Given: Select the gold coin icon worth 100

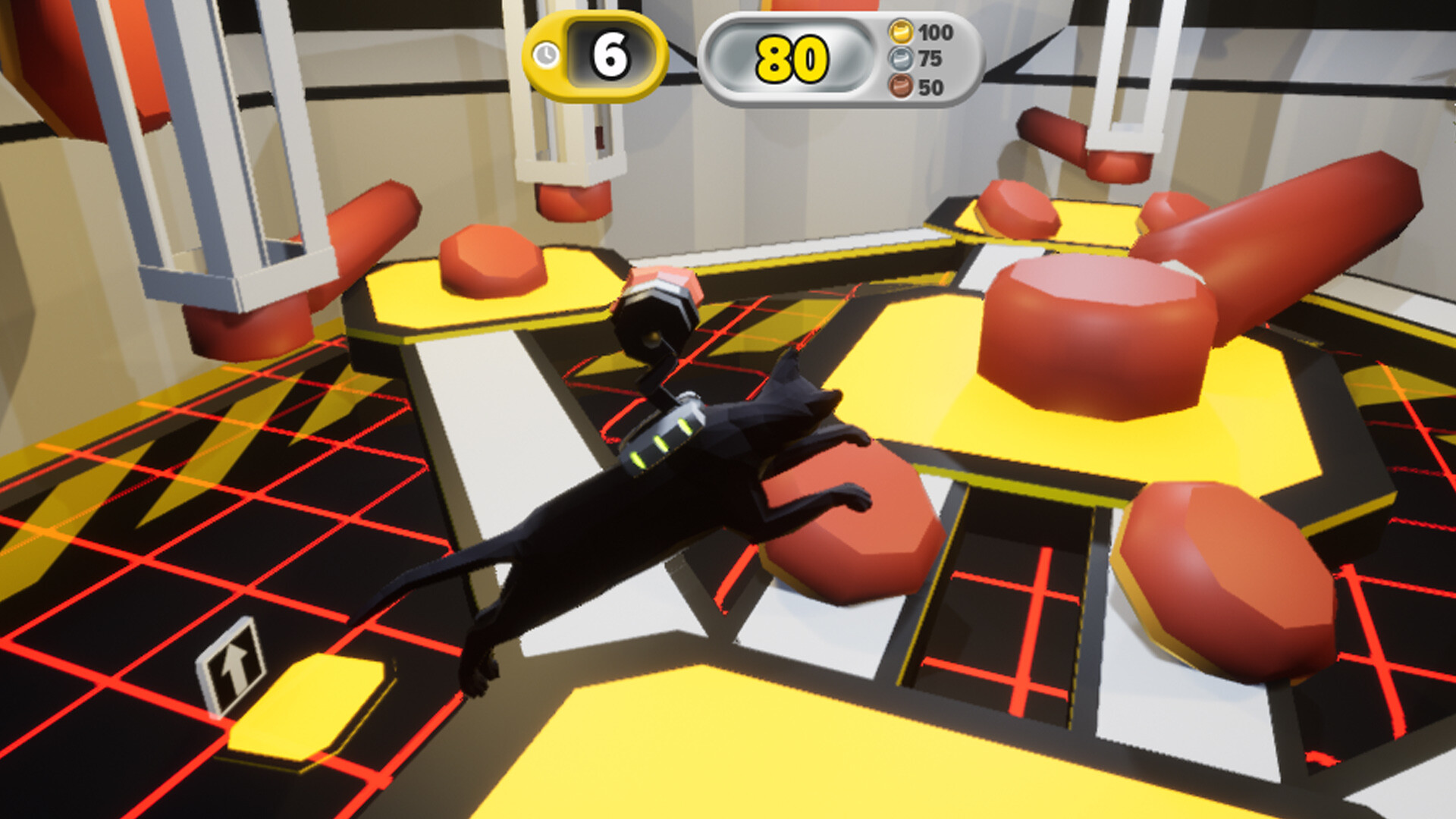Looking at the screenshot, I should 902,32.
